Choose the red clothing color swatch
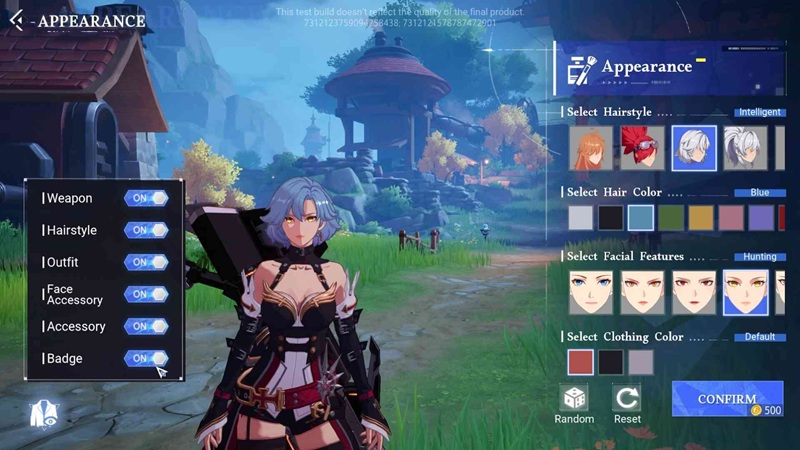 pyautogui.click(x=581, y=361)
